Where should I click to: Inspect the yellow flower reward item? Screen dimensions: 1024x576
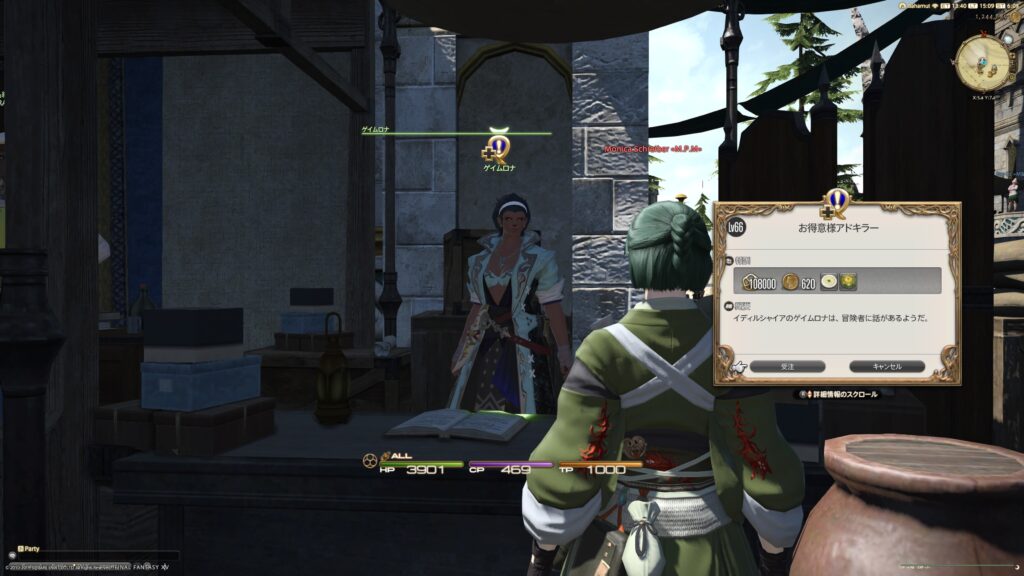848,283
